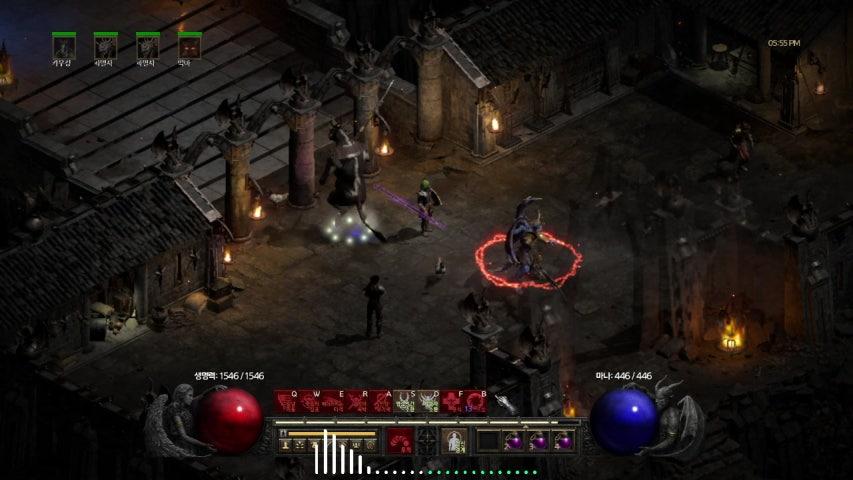Activate the skill in the Q slot
The width and height of the screenshot is (853, 480).
[286, 404]
